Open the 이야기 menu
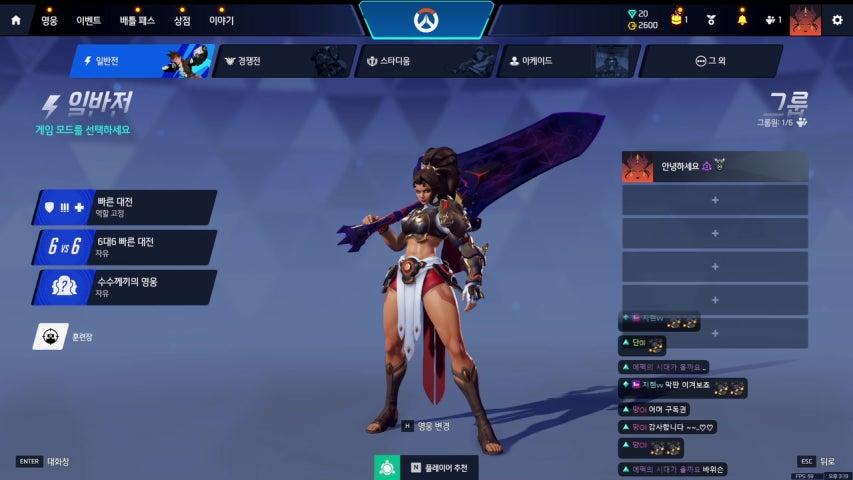 click(x=221, y=19)
